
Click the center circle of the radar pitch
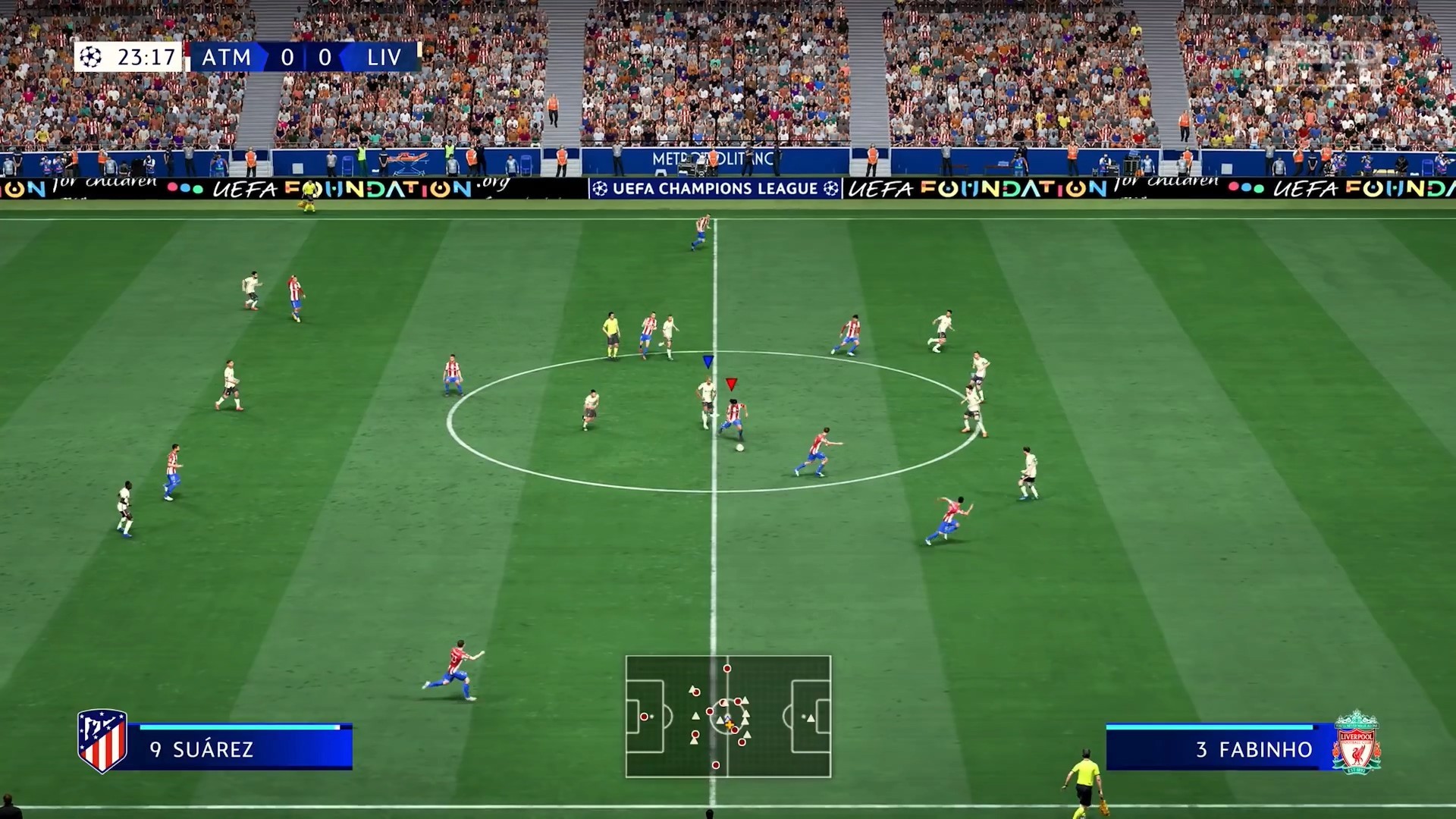[726, 717]
